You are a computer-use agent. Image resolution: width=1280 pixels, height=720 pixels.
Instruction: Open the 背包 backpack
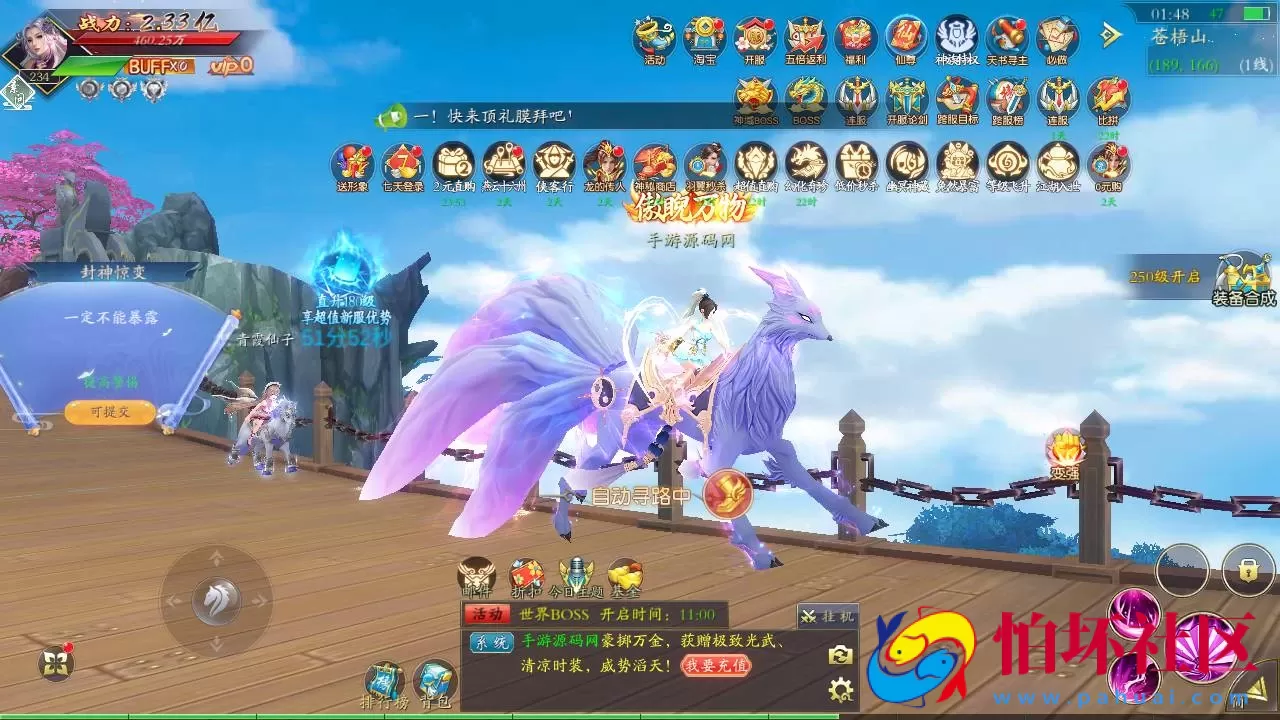(434, 683)
